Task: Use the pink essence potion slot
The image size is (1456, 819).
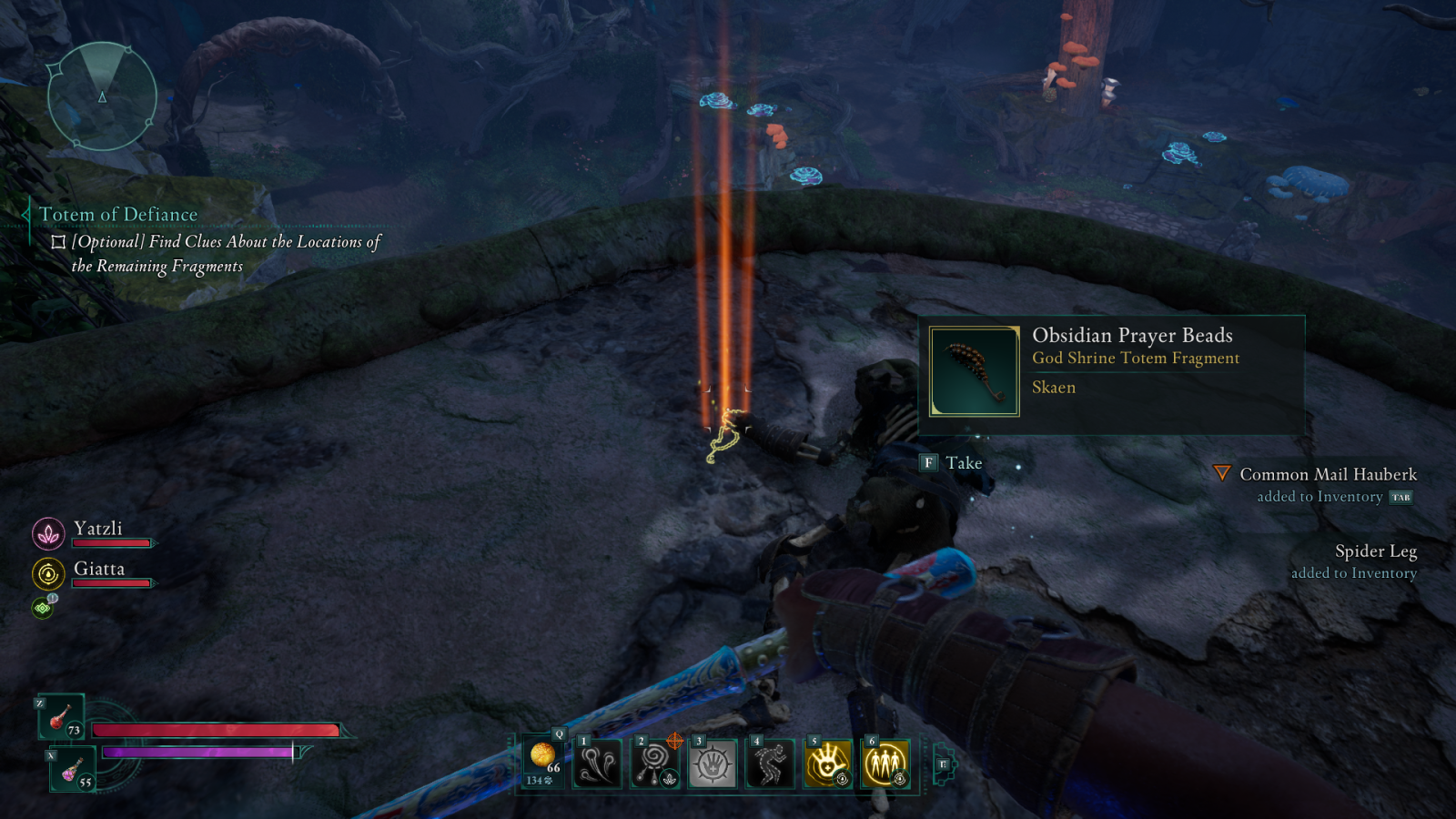Action: pyautogui.click(x=72, y=769)
